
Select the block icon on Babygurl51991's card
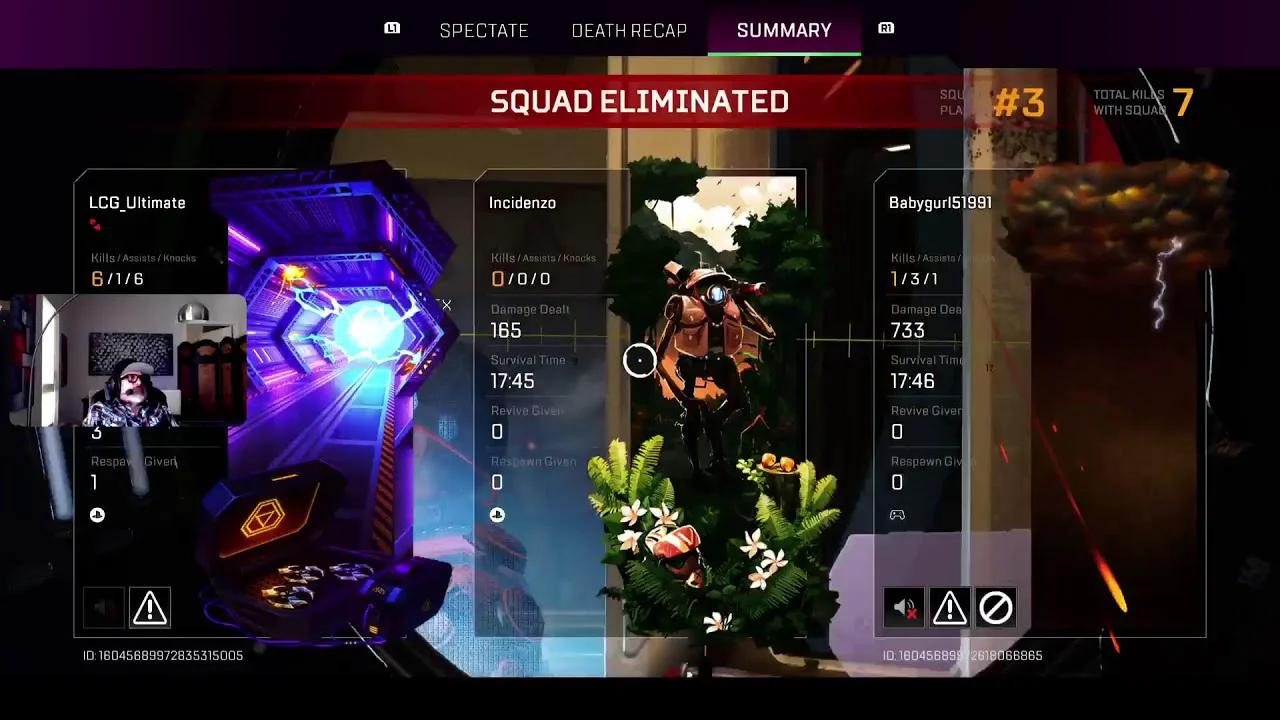click(x=996, y=607)
